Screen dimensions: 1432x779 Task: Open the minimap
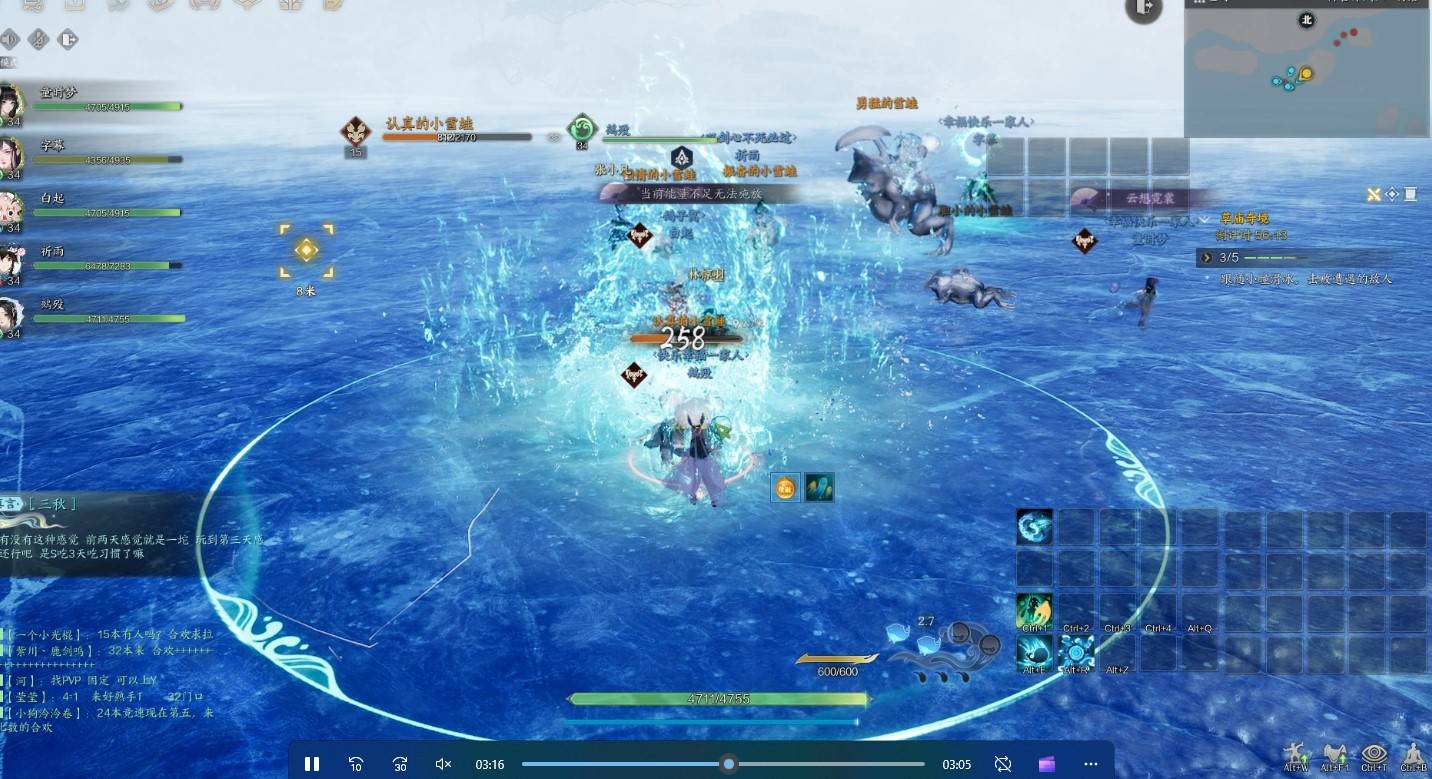click(1307, 68)
